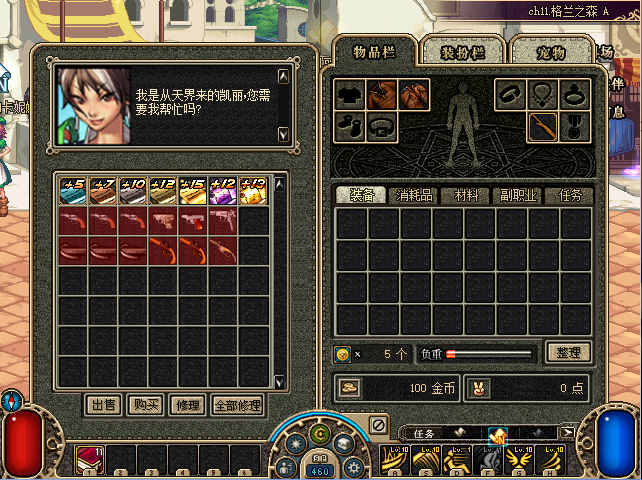Open the 宠物 (Pet) tab
Screen dimensions: 642x480
[551, 53]
